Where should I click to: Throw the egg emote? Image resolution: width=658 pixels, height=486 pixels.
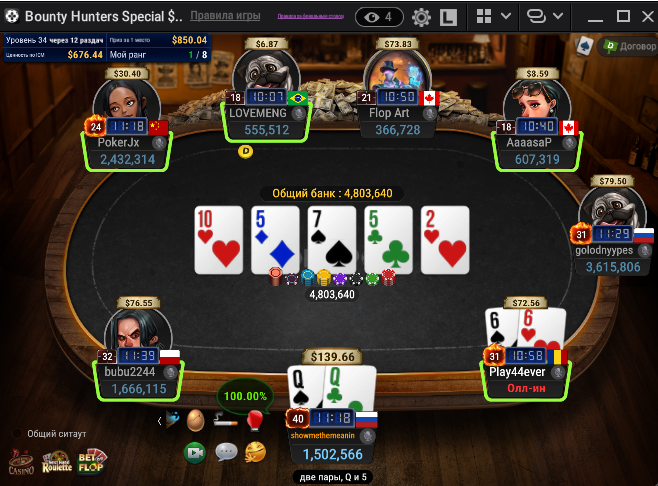click(x=196, y=421)
